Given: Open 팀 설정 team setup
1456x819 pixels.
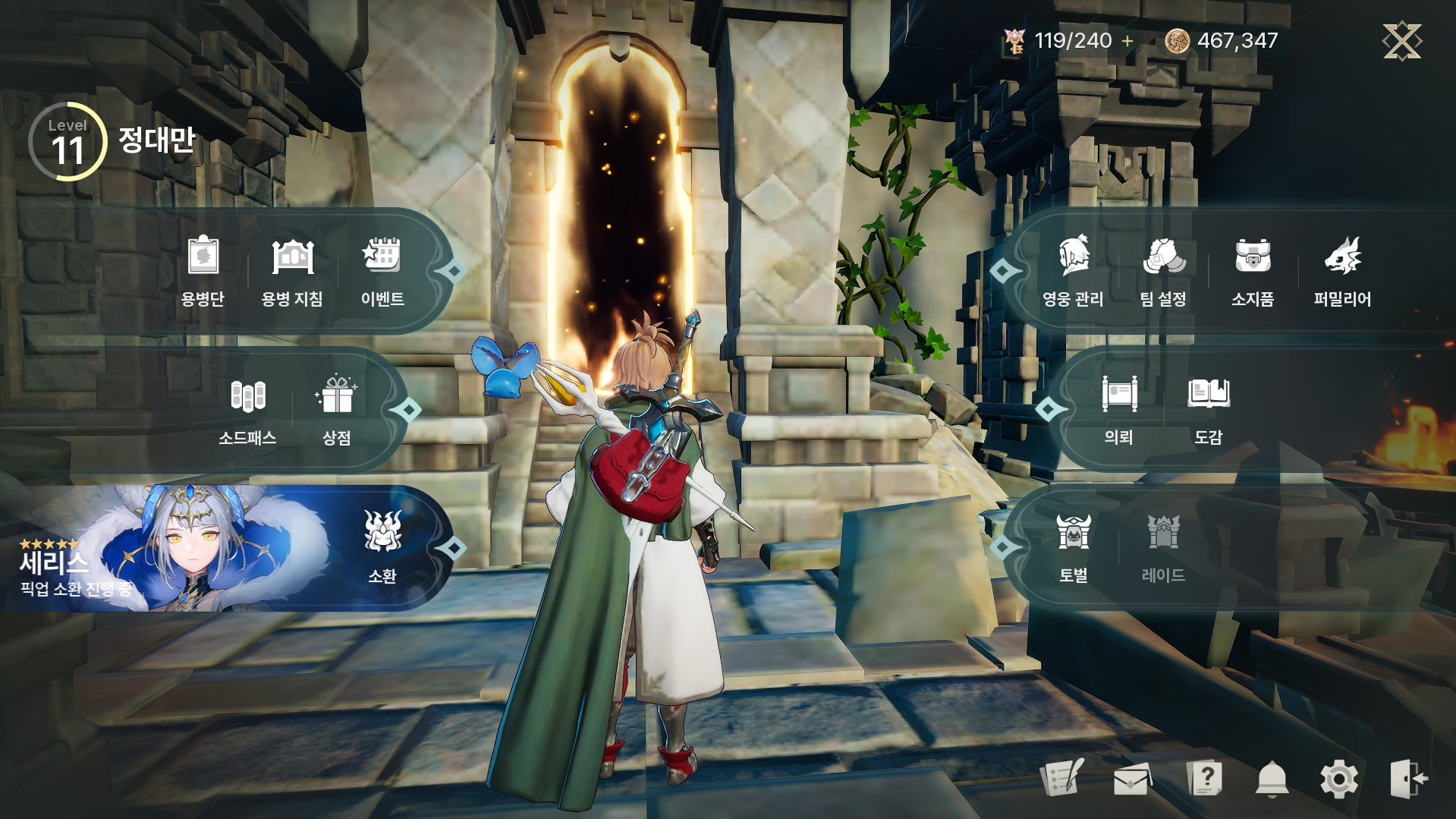Looking at the screenshot, I should (1163, 270).
